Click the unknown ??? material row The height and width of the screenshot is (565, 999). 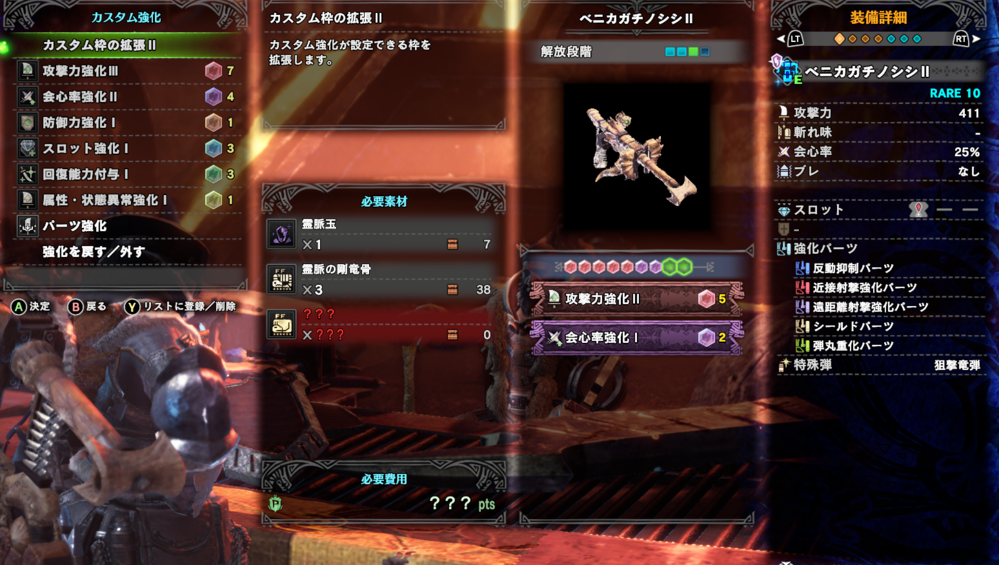384,325
